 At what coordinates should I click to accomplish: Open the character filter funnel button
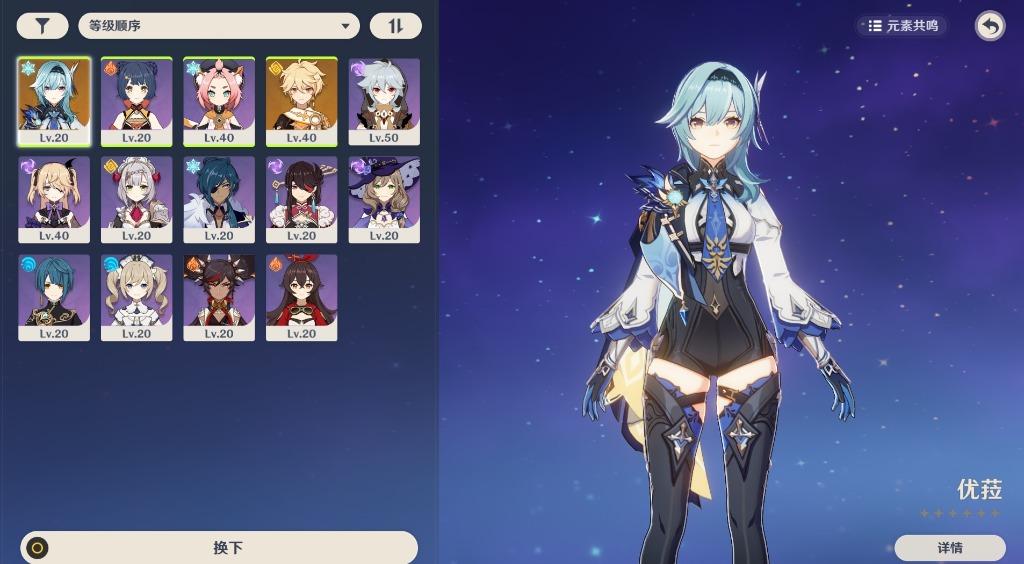point(42,26)
